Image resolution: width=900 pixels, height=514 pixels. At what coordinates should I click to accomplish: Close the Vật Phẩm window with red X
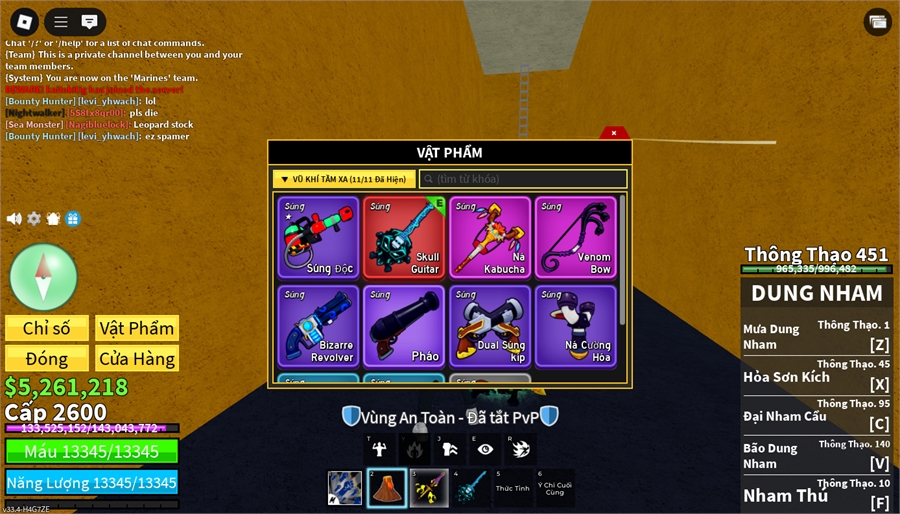[614, 132]
